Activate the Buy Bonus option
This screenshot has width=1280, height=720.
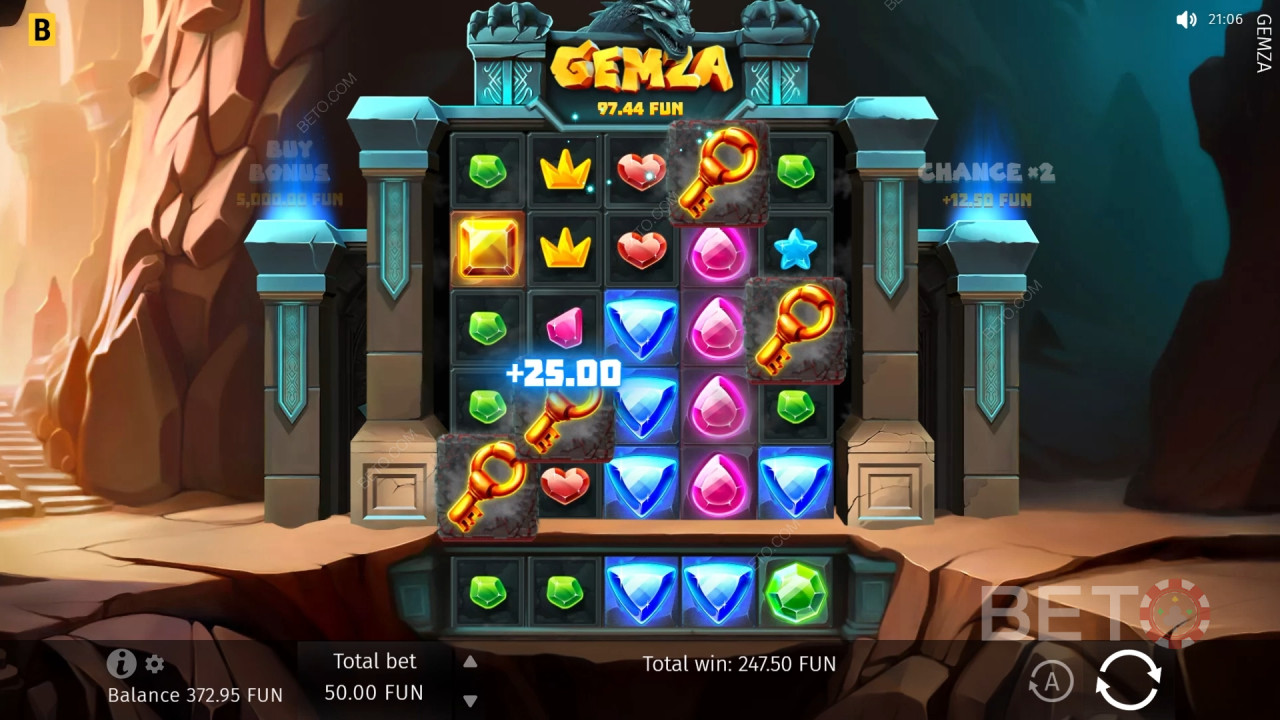289,174
